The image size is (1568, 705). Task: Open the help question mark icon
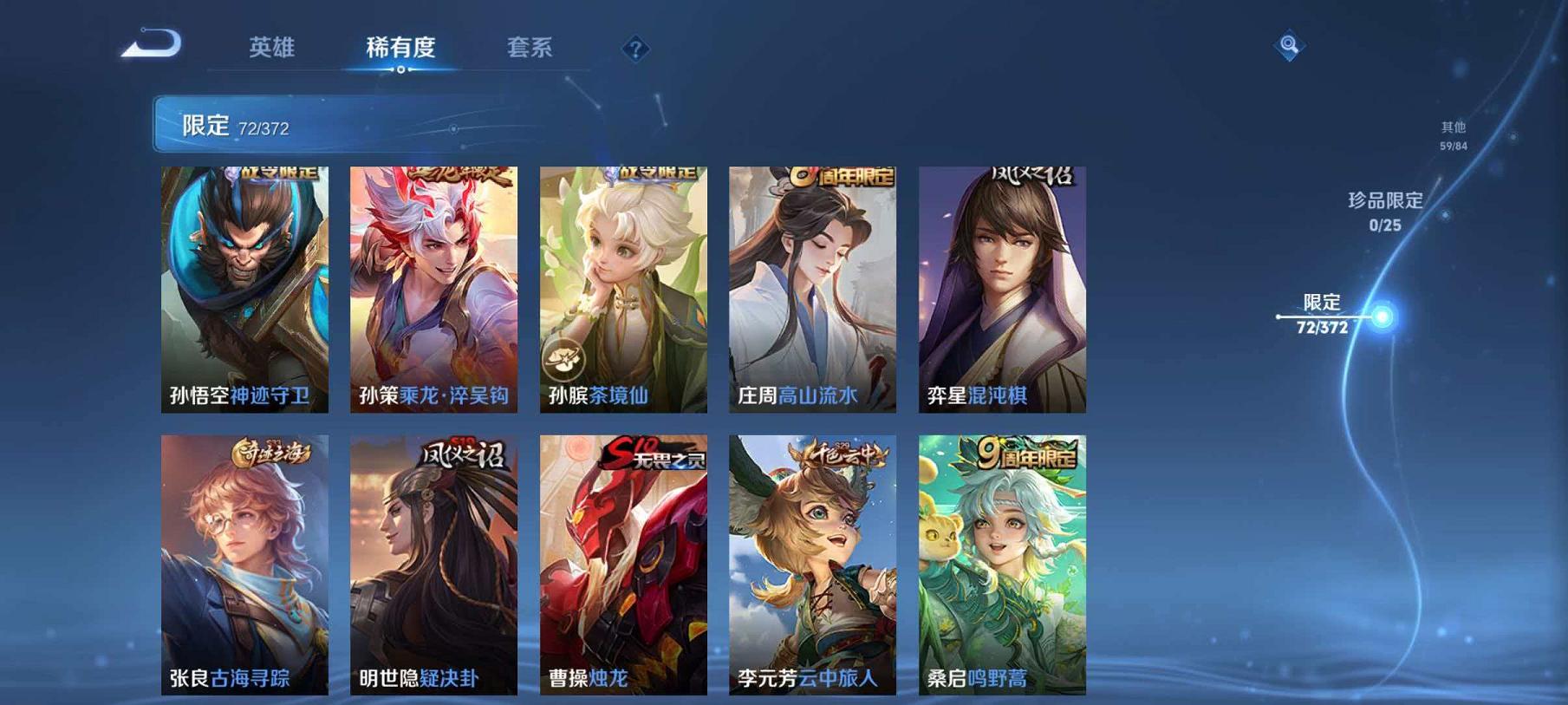(635, 49)
